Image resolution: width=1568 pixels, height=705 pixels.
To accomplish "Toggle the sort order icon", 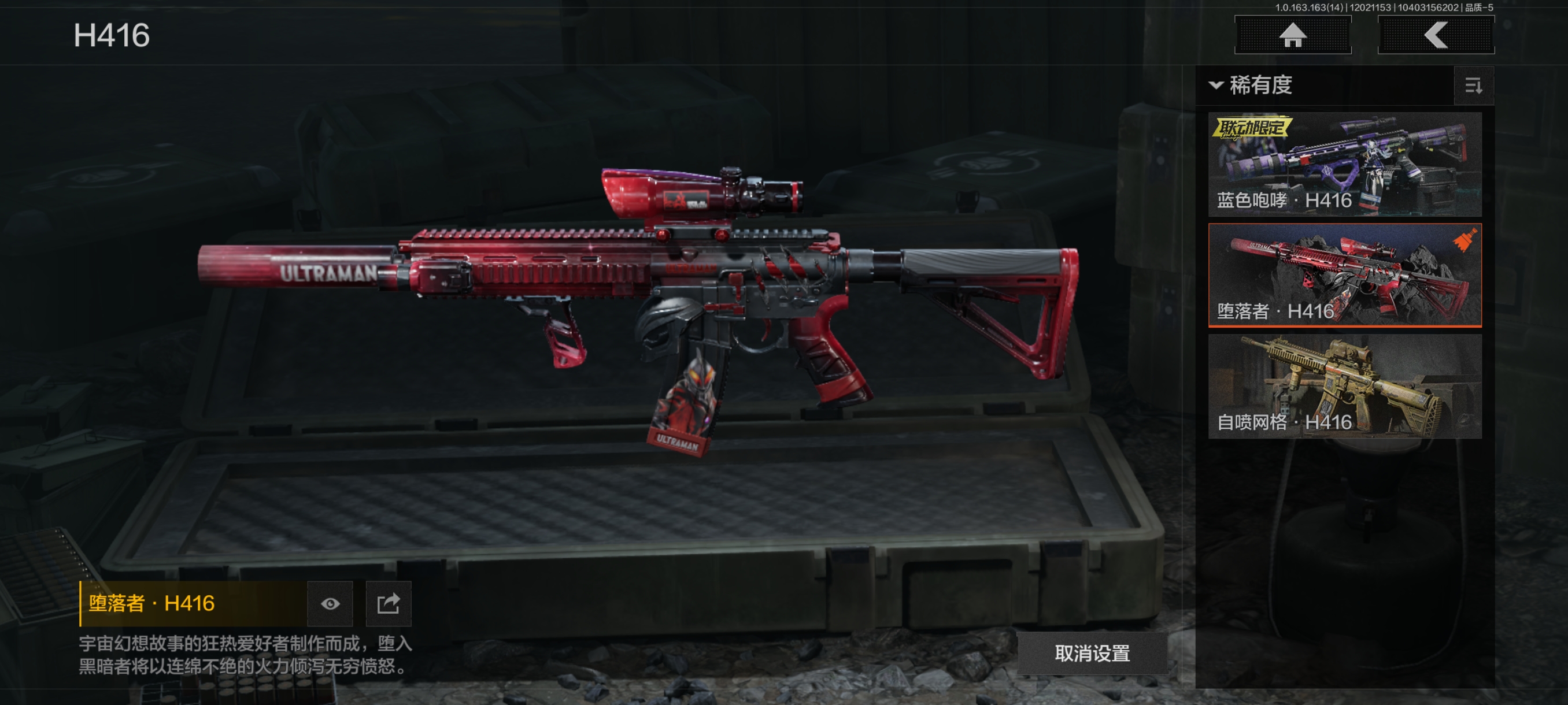I will click(1473, 86).
